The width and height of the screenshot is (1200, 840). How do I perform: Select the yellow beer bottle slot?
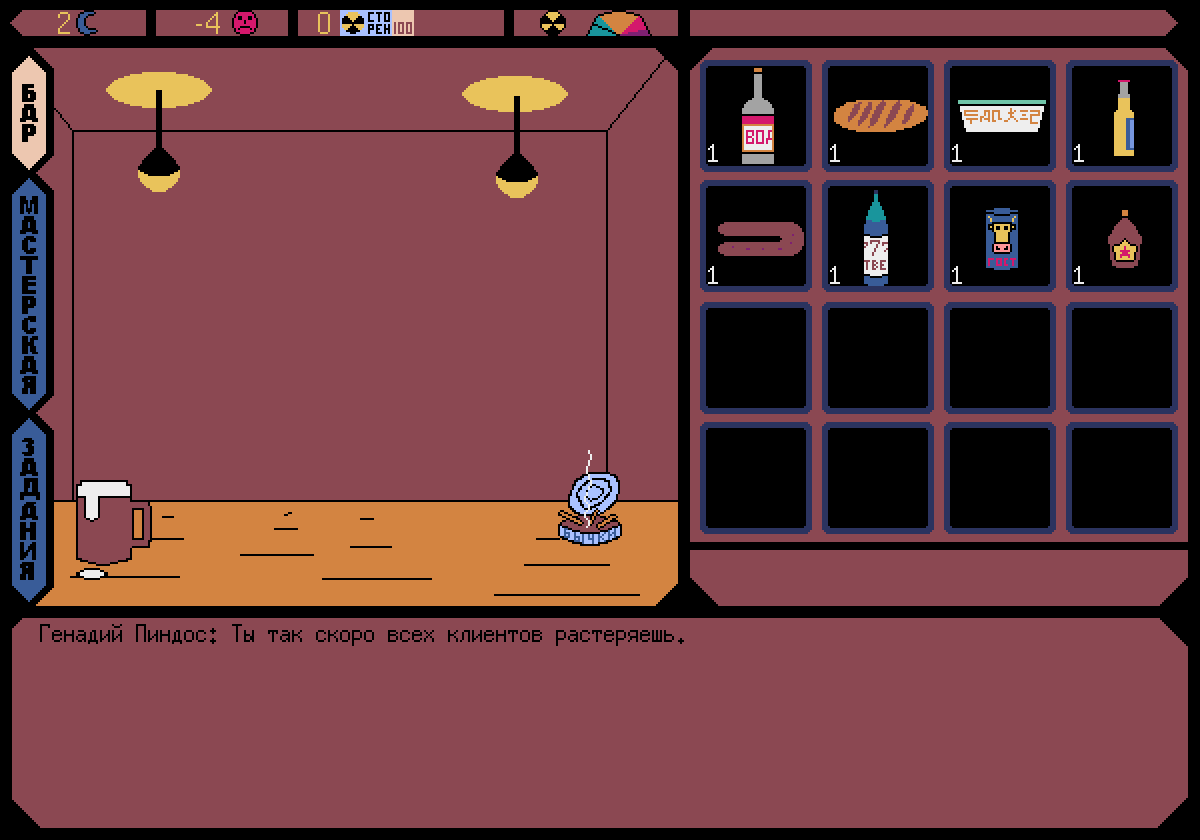tap(1122, 116)
